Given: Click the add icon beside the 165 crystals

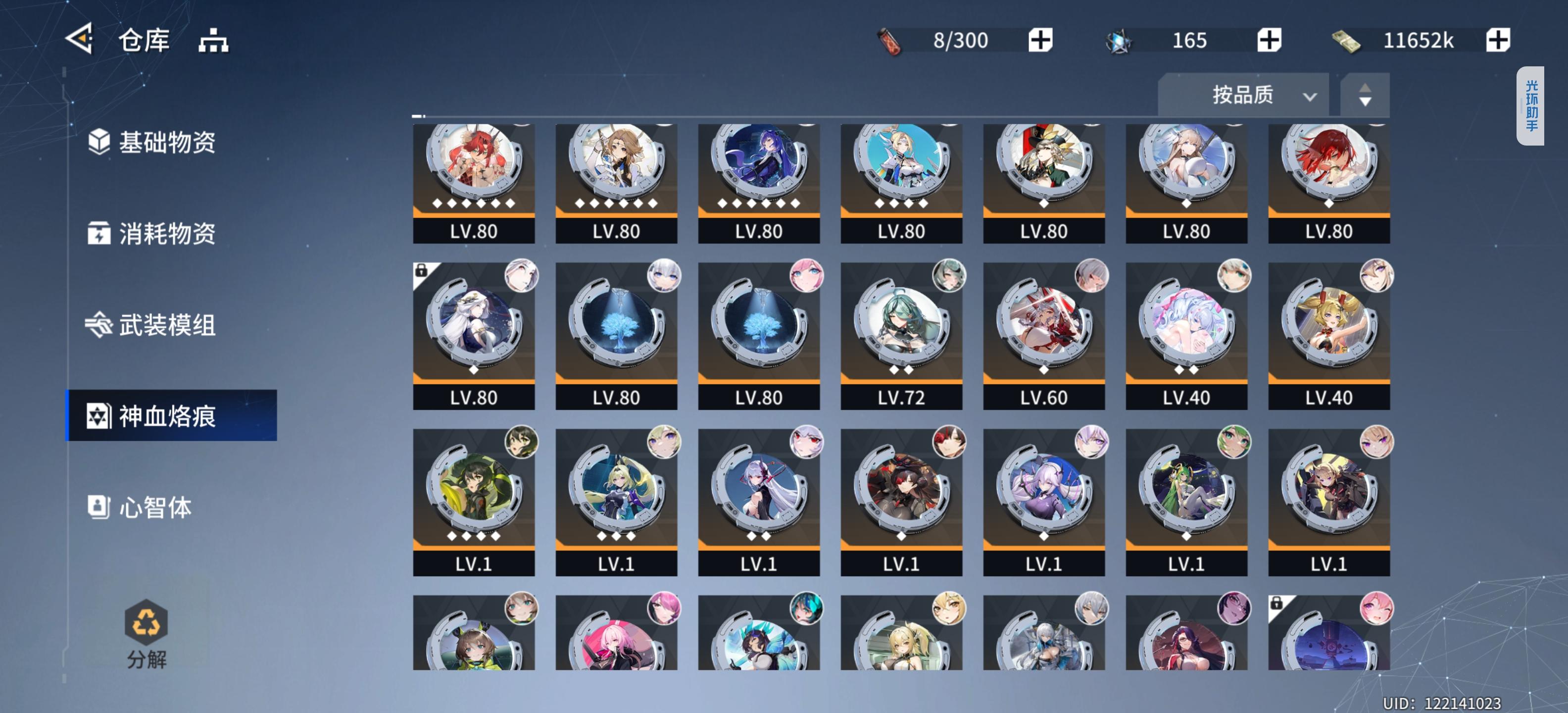Looking at the screenshot, I should pos(1269,40).
